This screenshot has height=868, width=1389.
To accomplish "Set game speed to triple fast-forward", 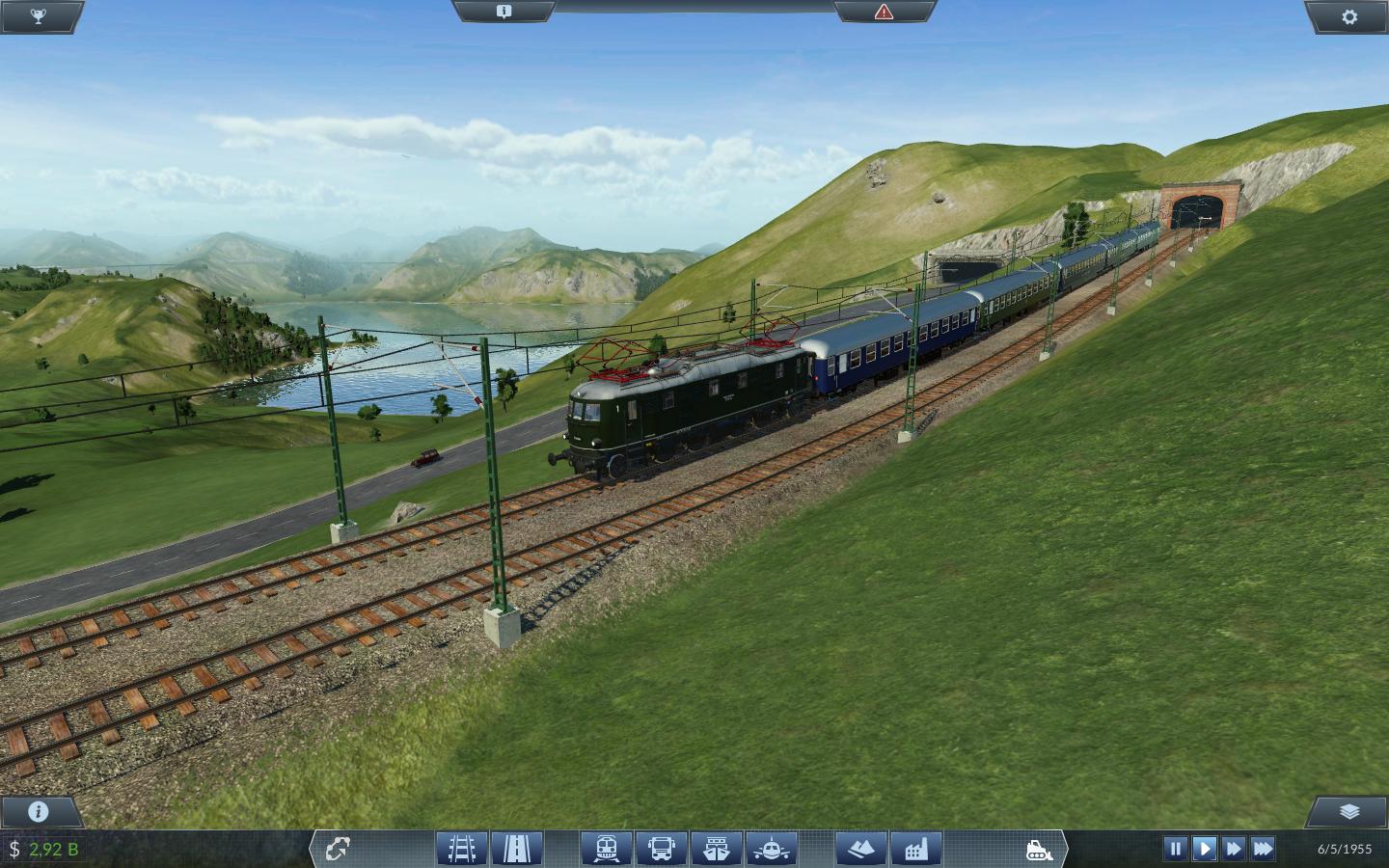I will (1263, 849).
